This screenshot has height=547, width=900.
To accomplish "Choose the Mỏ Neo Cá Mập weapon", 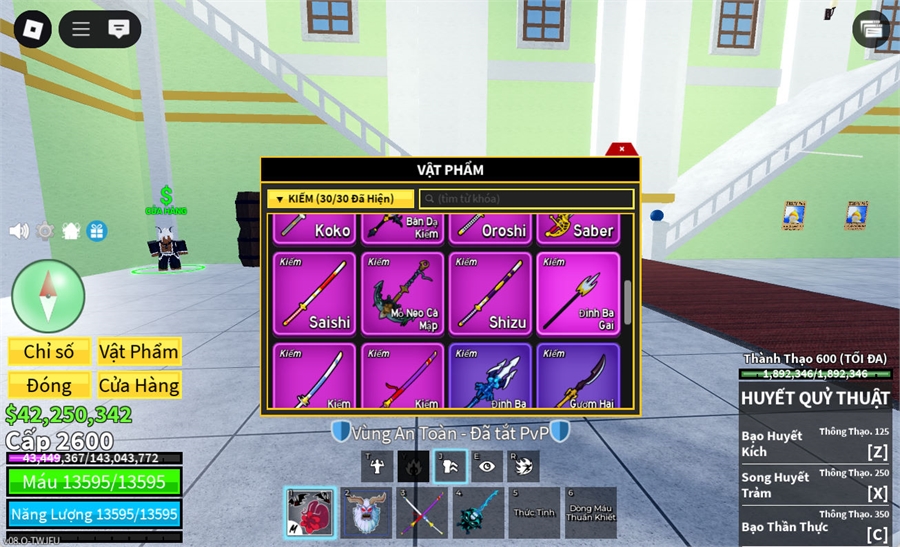I will 403,293.
